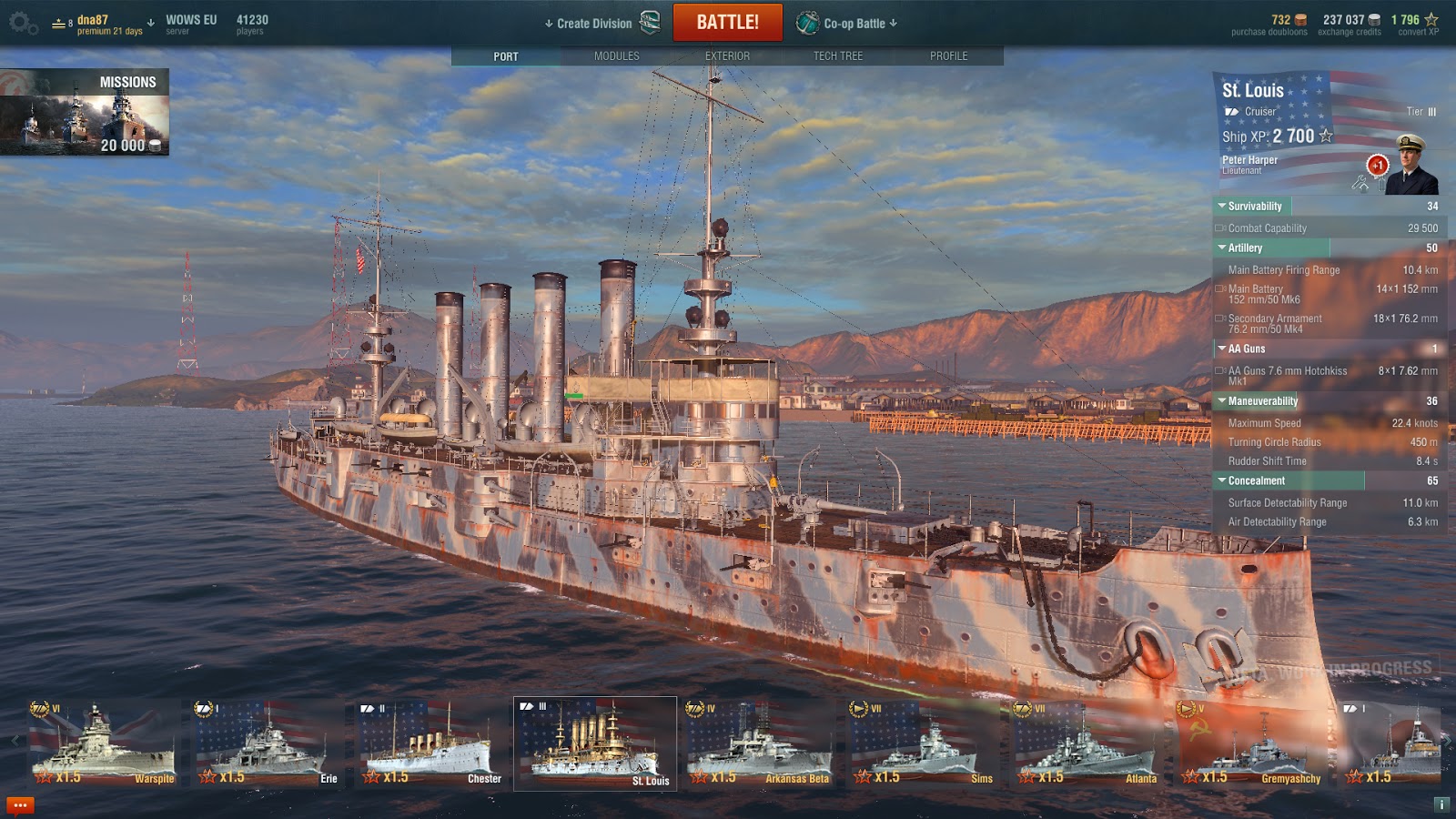Go to the Tech Tree tab
Viewport: 1456px width, 819px height.
[837, 56]
